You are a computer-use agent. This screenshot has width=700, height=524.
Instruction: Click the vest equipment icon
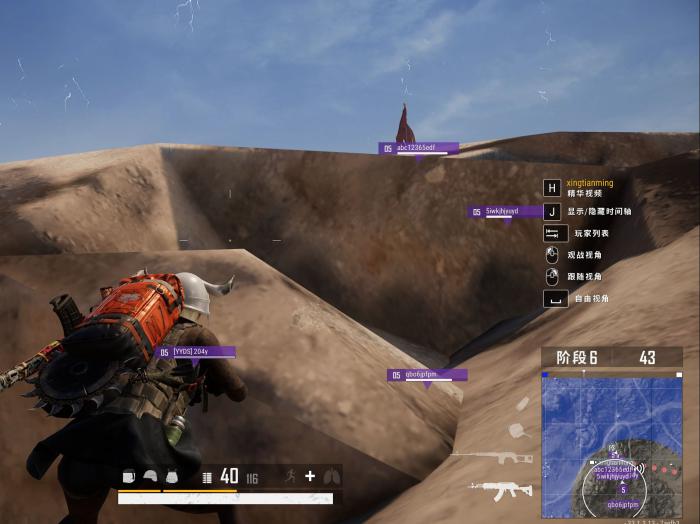(171, 477)
